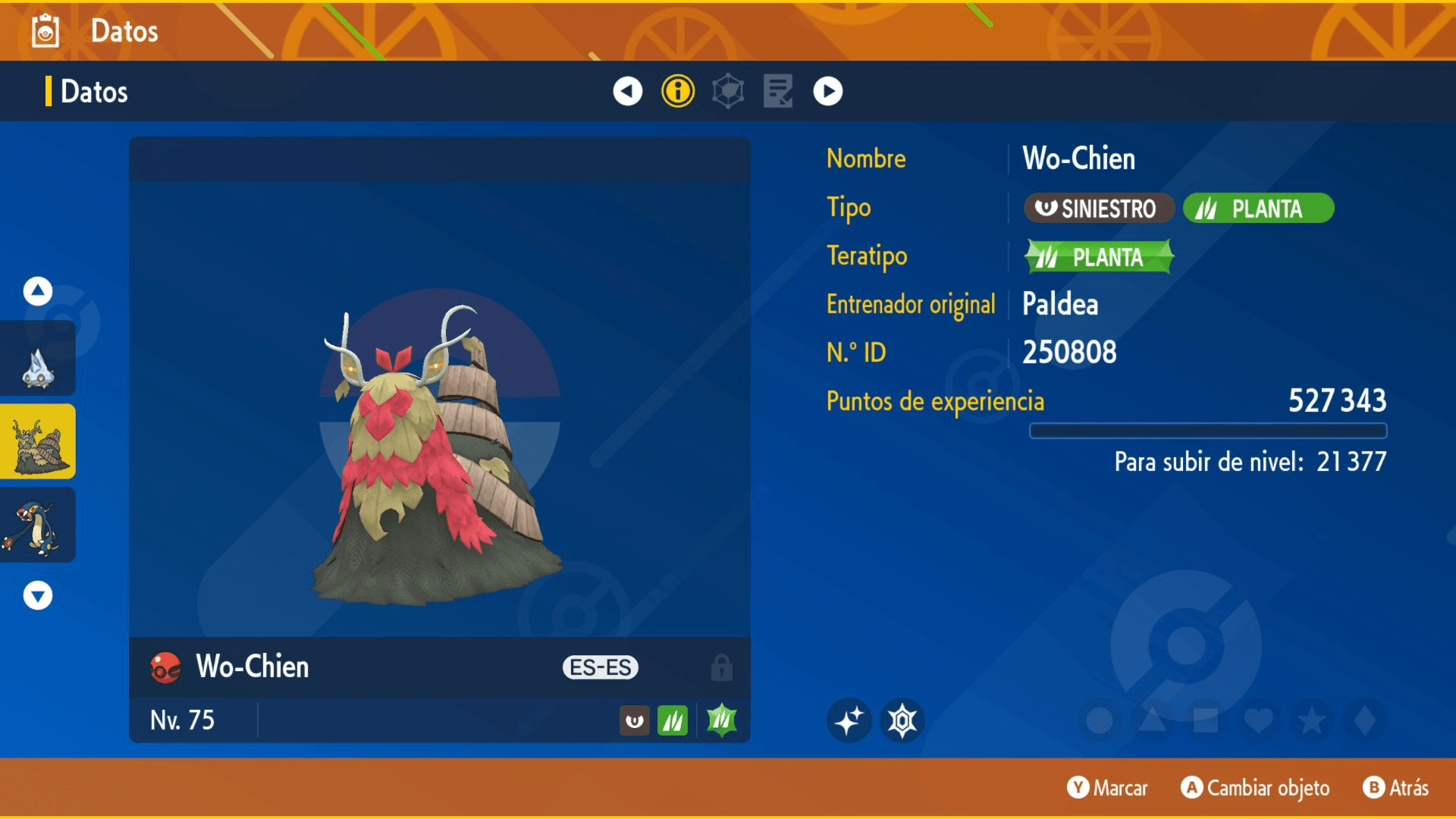The height and width of the screenshot is (819, 1456).
Task: Click the sparkle ribbon icon
Action: 849,720
